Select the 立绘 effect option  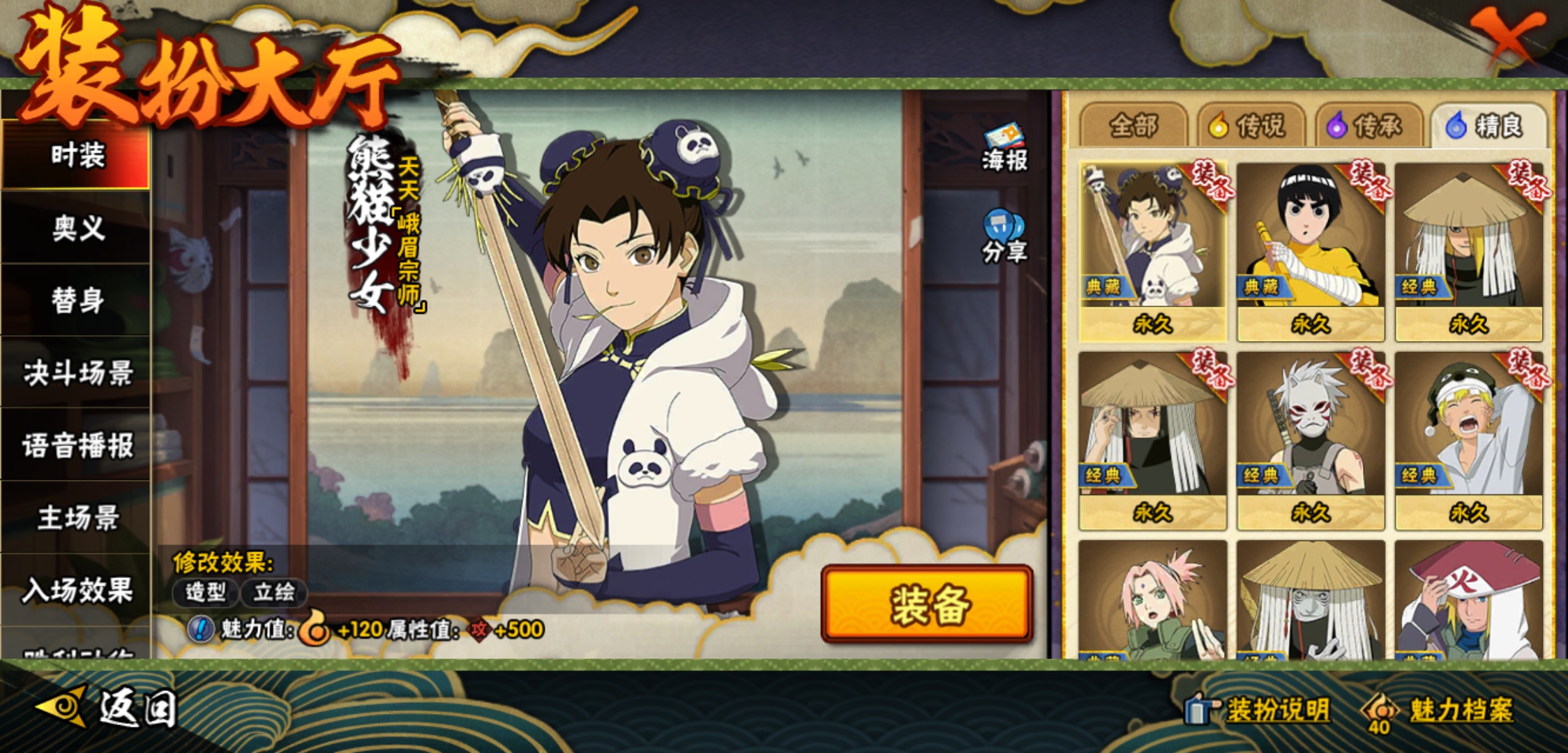(x=273, y=593)
